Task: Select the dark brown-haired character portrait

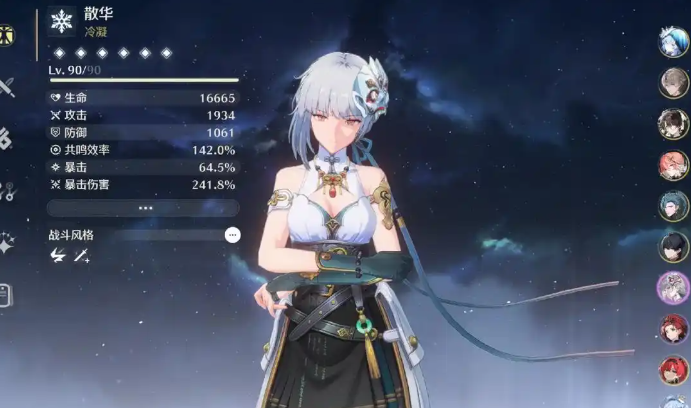Action: click(x=673, y=124)
